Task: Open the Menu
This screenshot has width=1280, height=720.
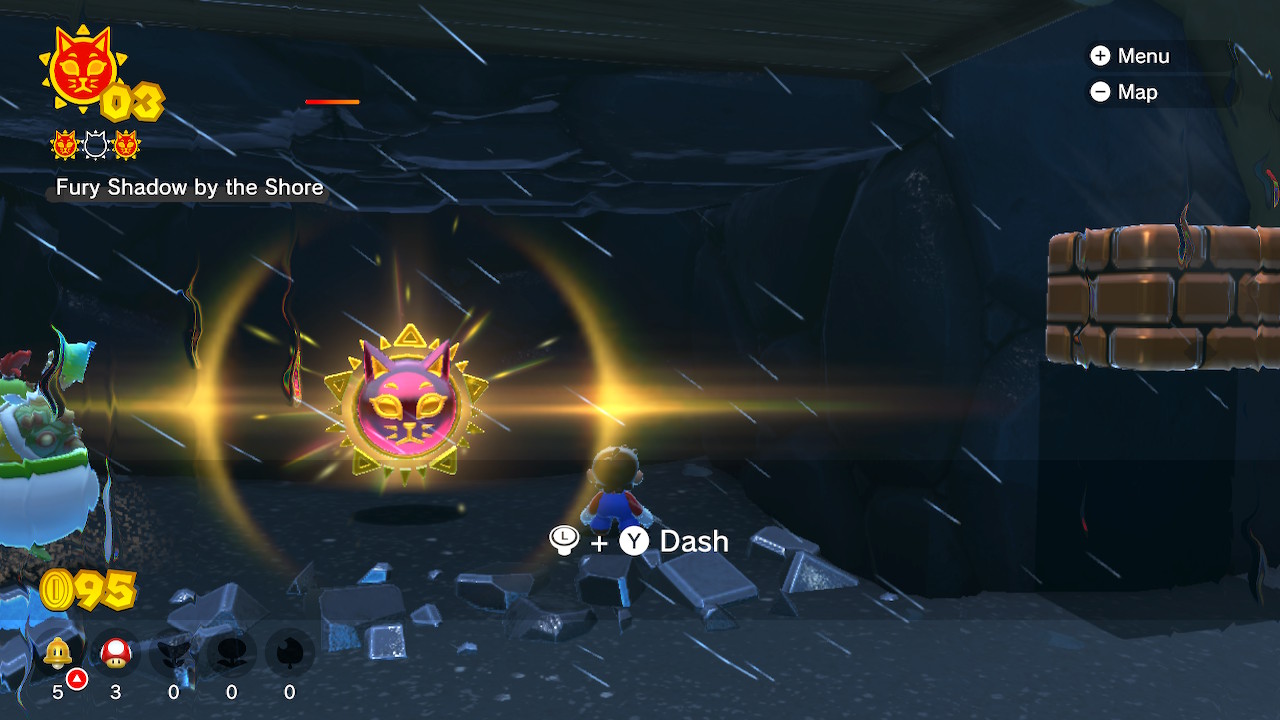Action: pyautogui.click(x=1130, y=56)
